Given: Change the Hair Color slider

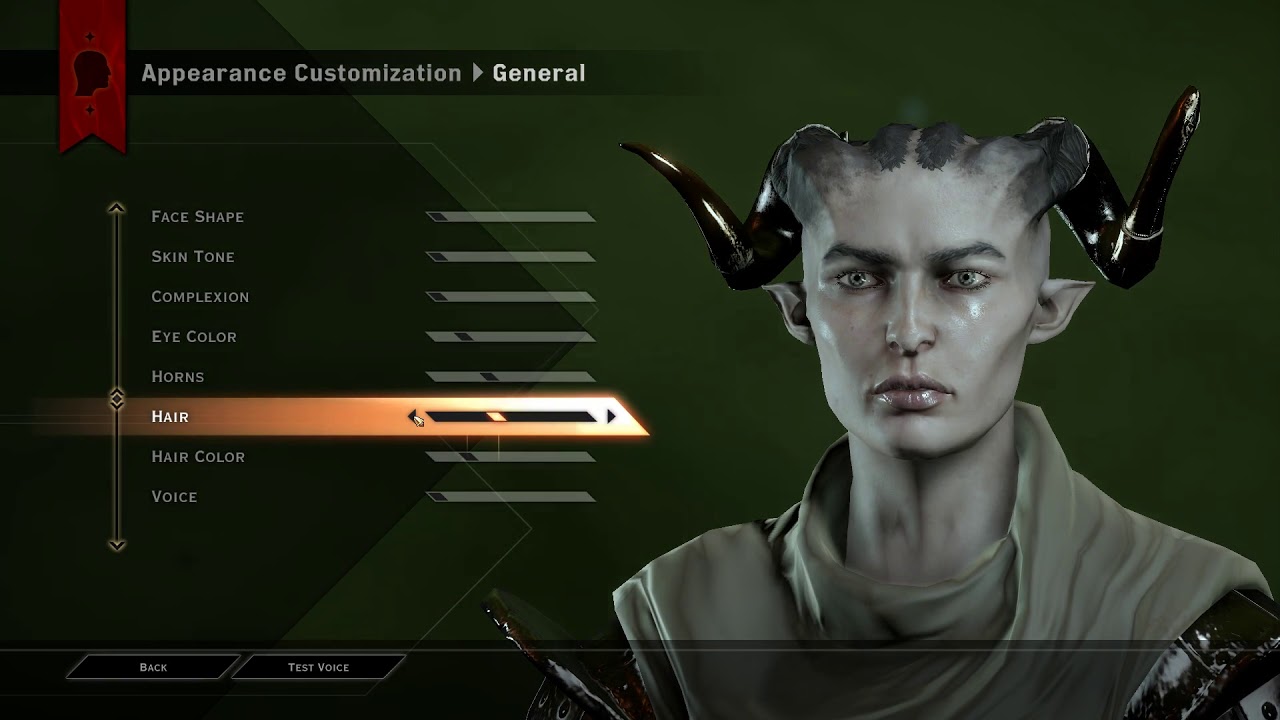Looking at the screenshot, I should click(x=510, y=457).
